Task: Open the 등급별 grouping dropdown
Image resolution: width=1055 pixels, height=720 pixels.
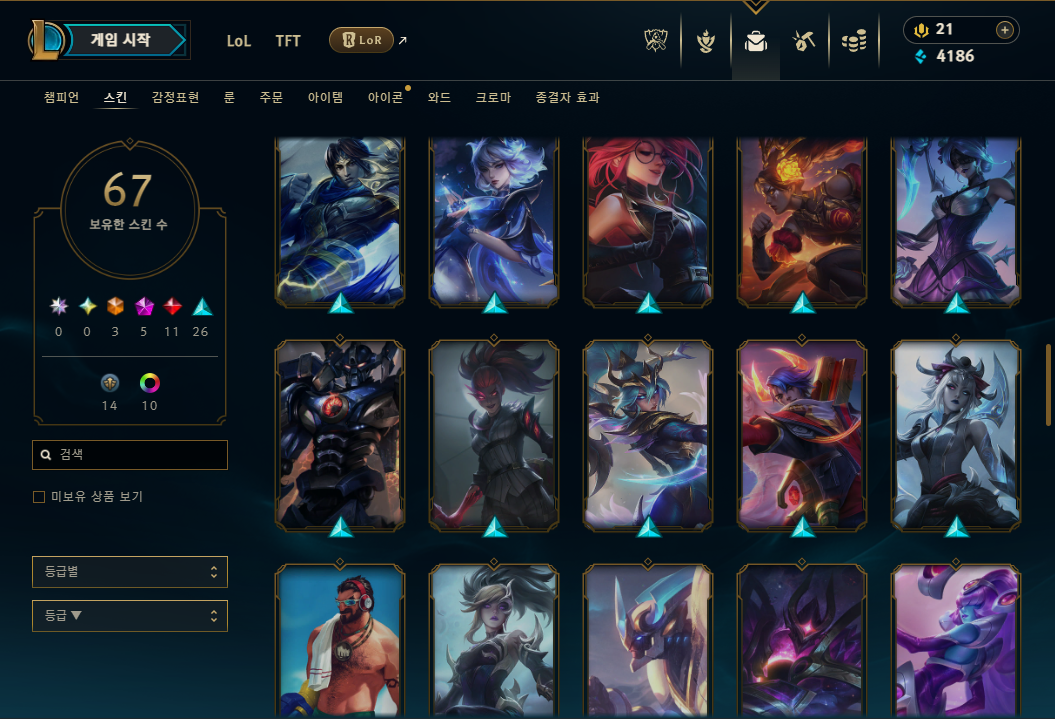Action: pos(130,572)
